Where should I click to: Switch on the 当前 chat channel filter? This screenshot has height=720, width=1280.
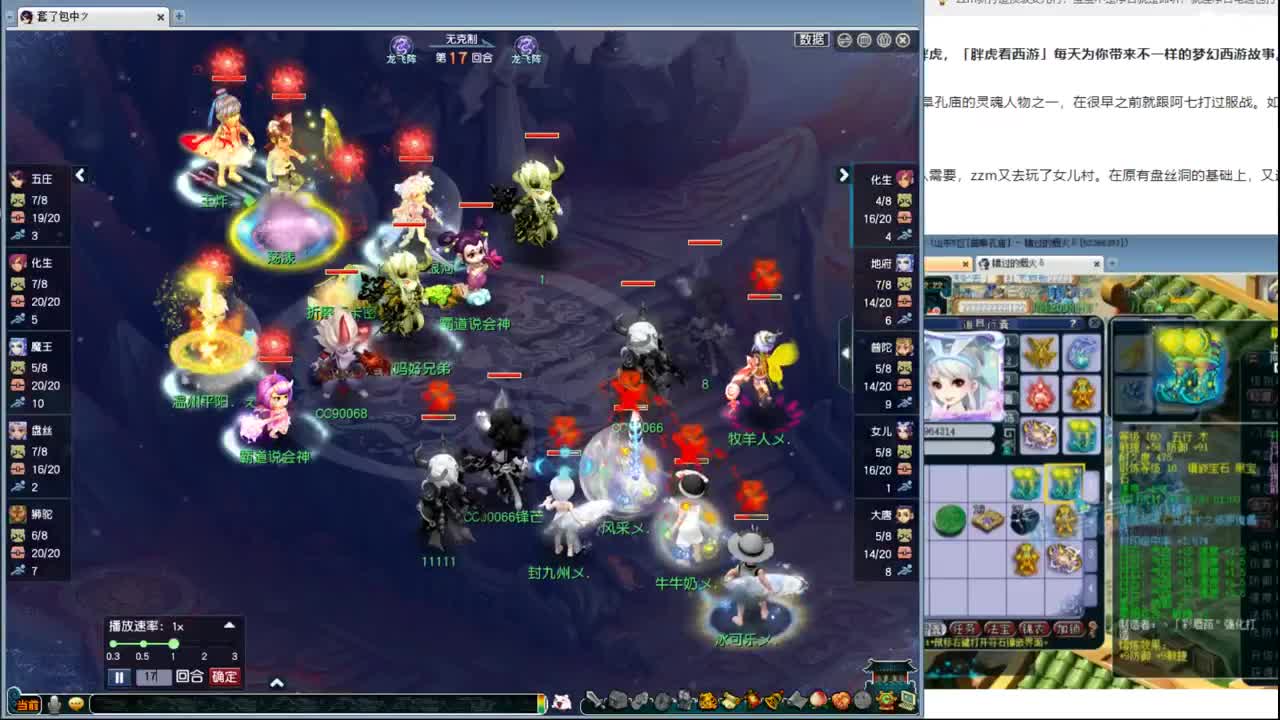[x=27, y=705]
